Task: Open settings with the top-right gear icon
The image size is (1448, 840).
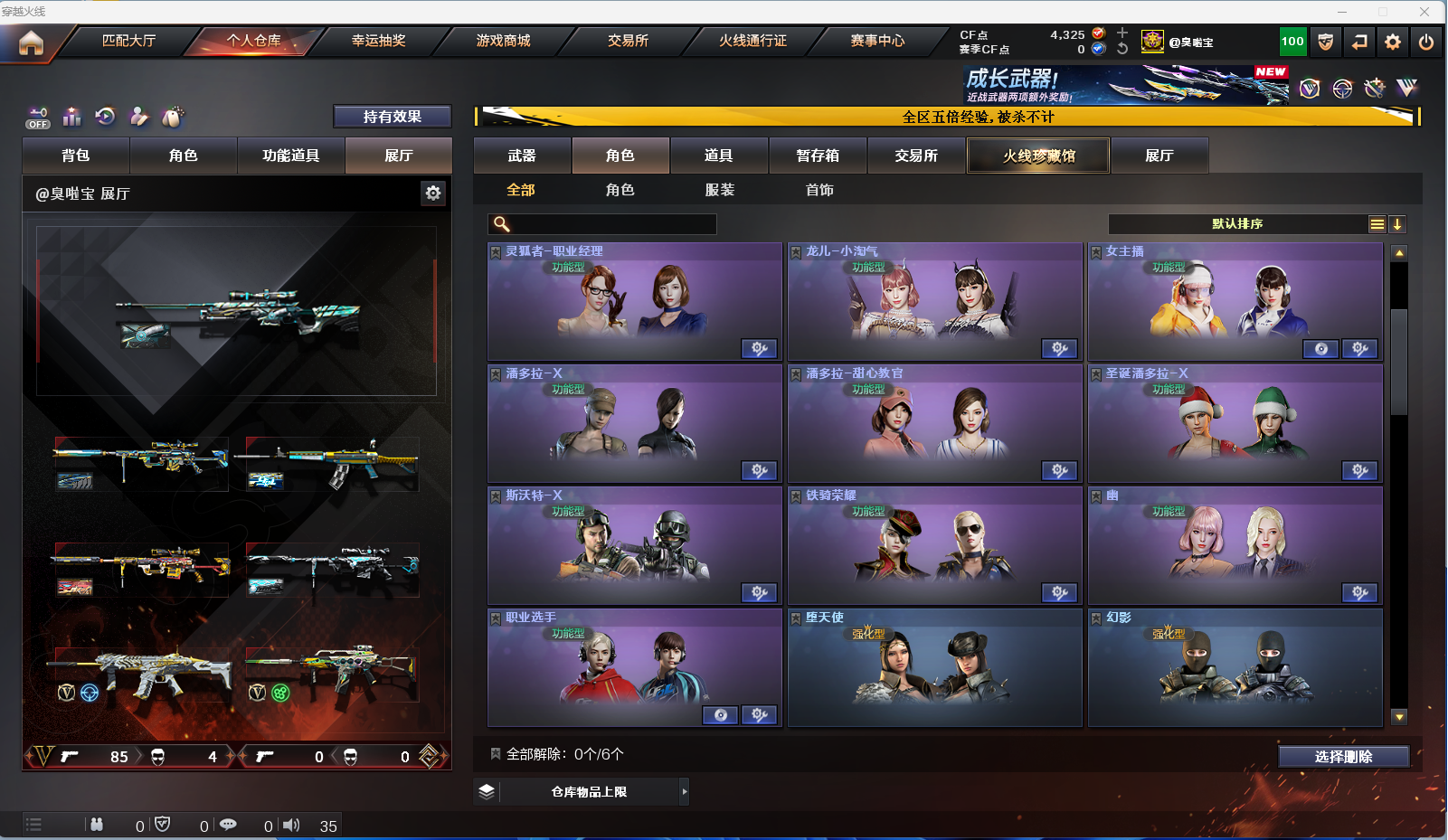Action: tap(1393, 42)
